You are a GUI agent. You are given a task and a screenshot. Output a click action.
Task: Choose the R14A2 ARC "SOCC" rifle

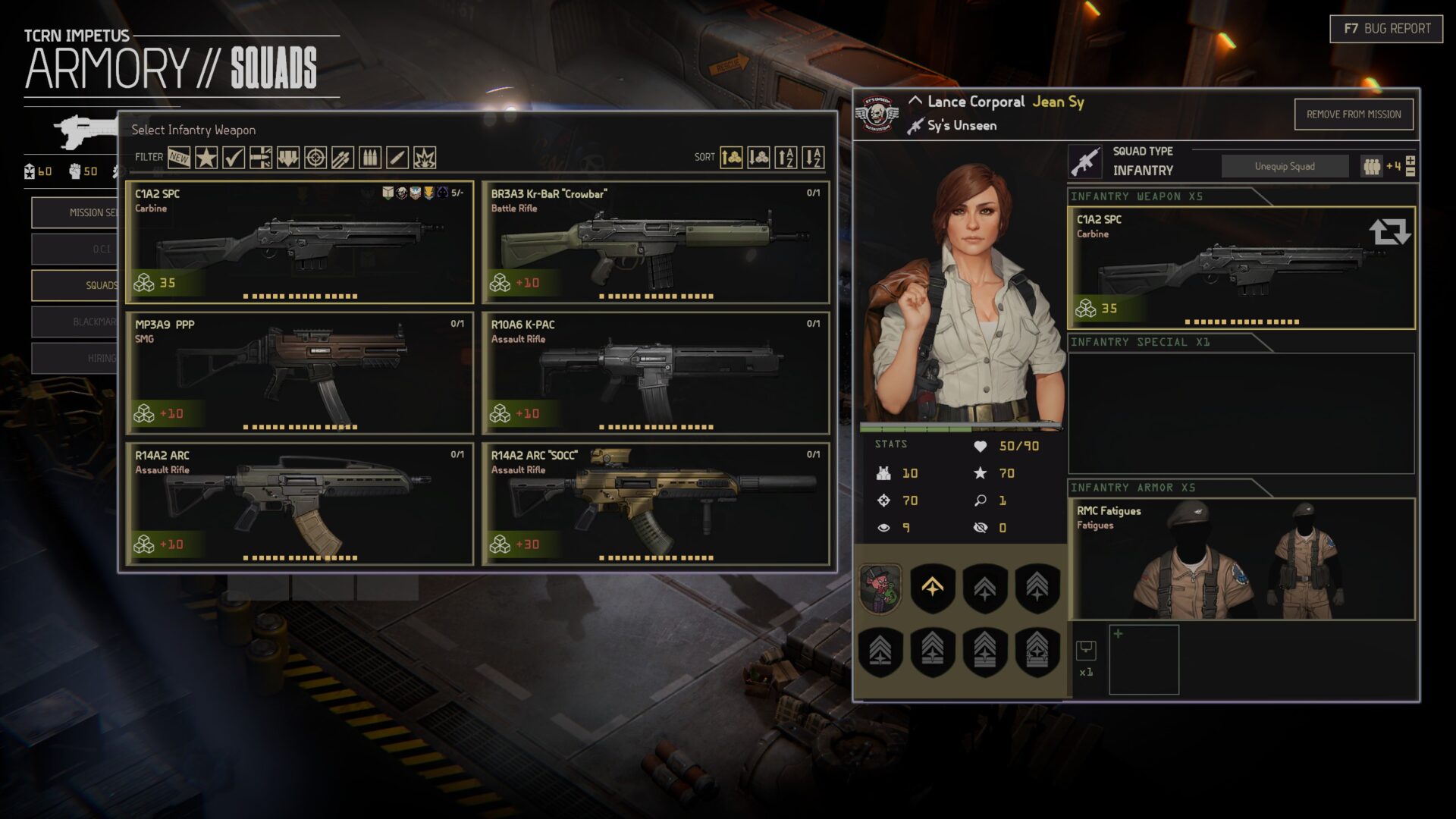click(x=655, y=504)
